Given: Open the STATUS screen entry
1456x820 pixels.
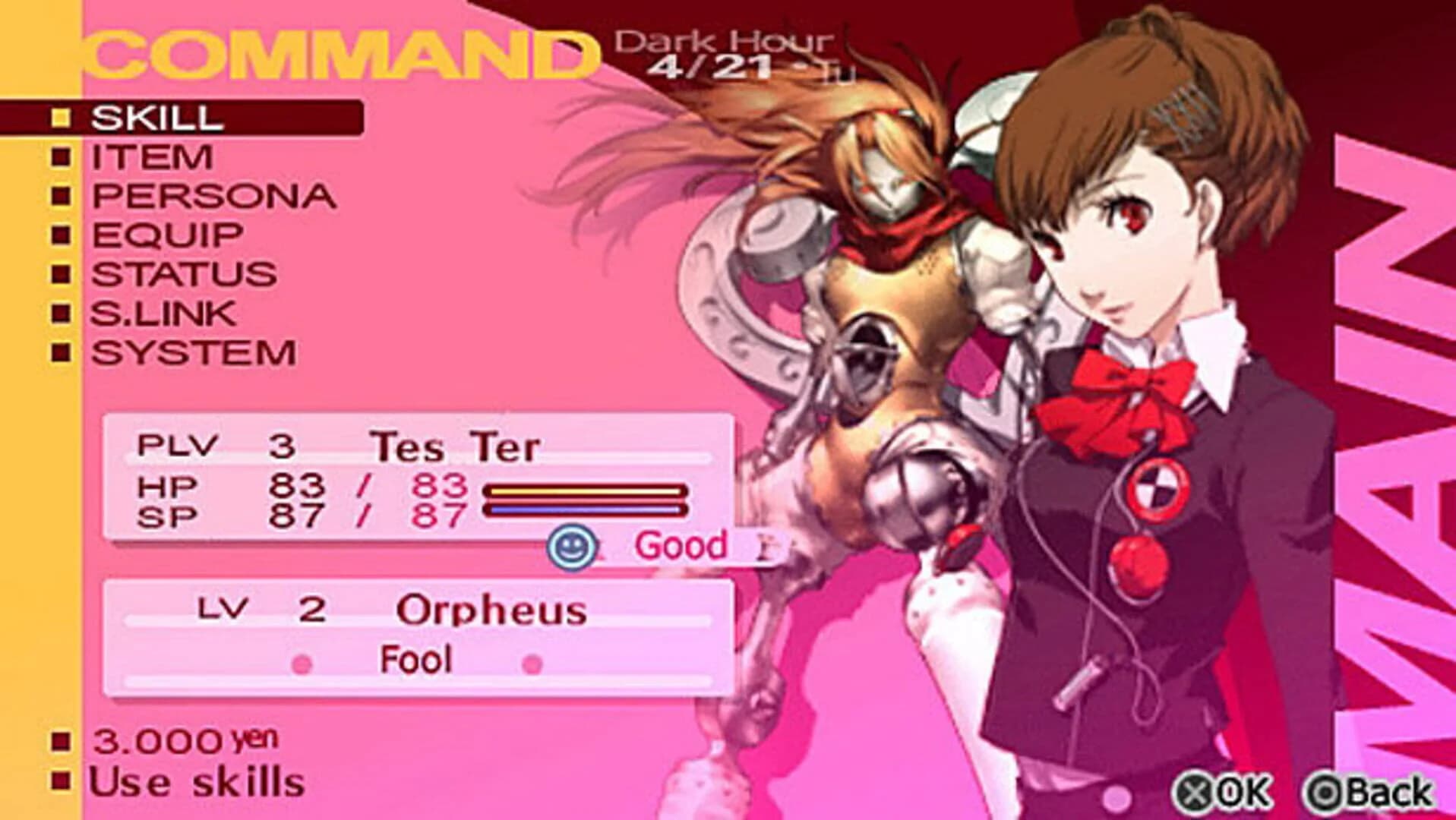Looking at the screenshot, I should [184, 271].
